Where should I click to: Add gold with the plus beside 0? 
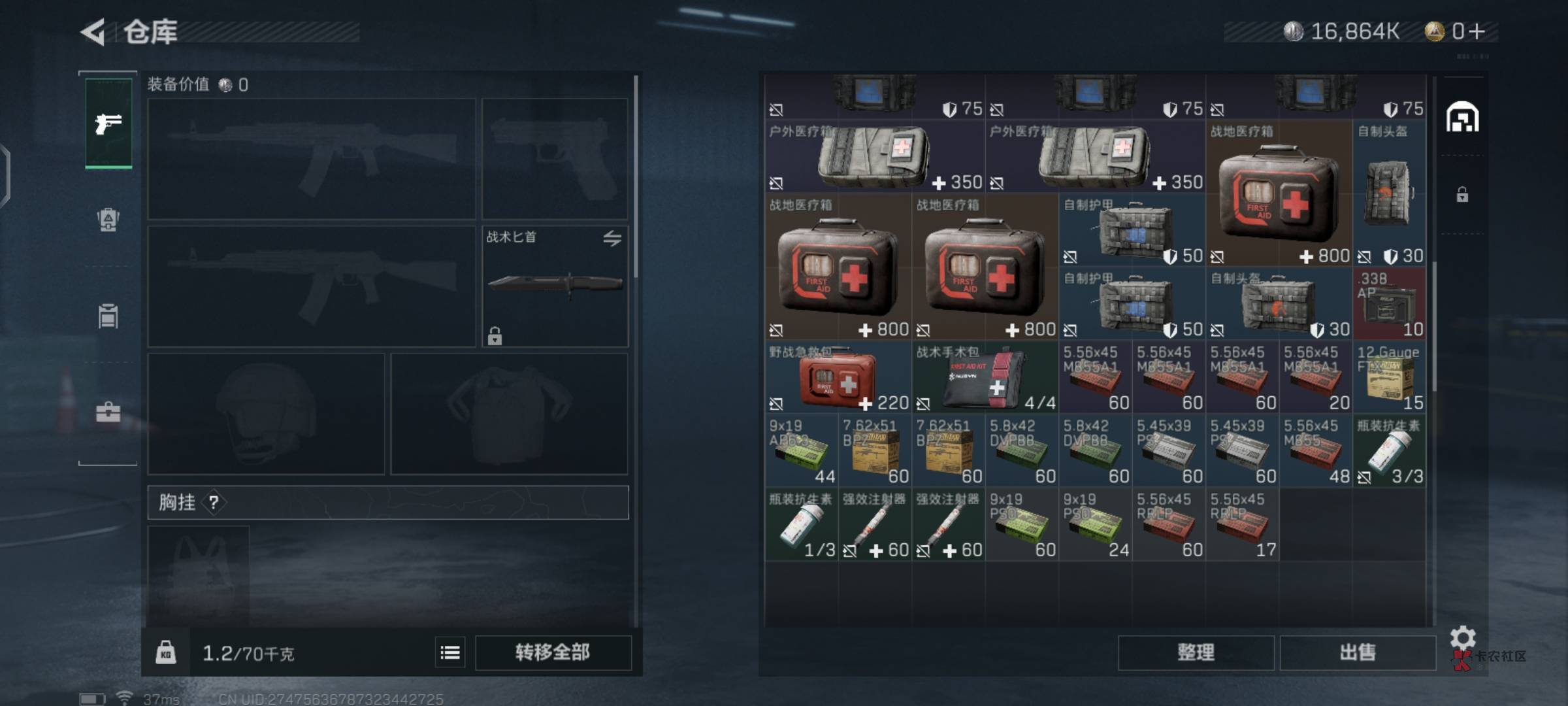pyautogui.click(x=1477, y=31)
